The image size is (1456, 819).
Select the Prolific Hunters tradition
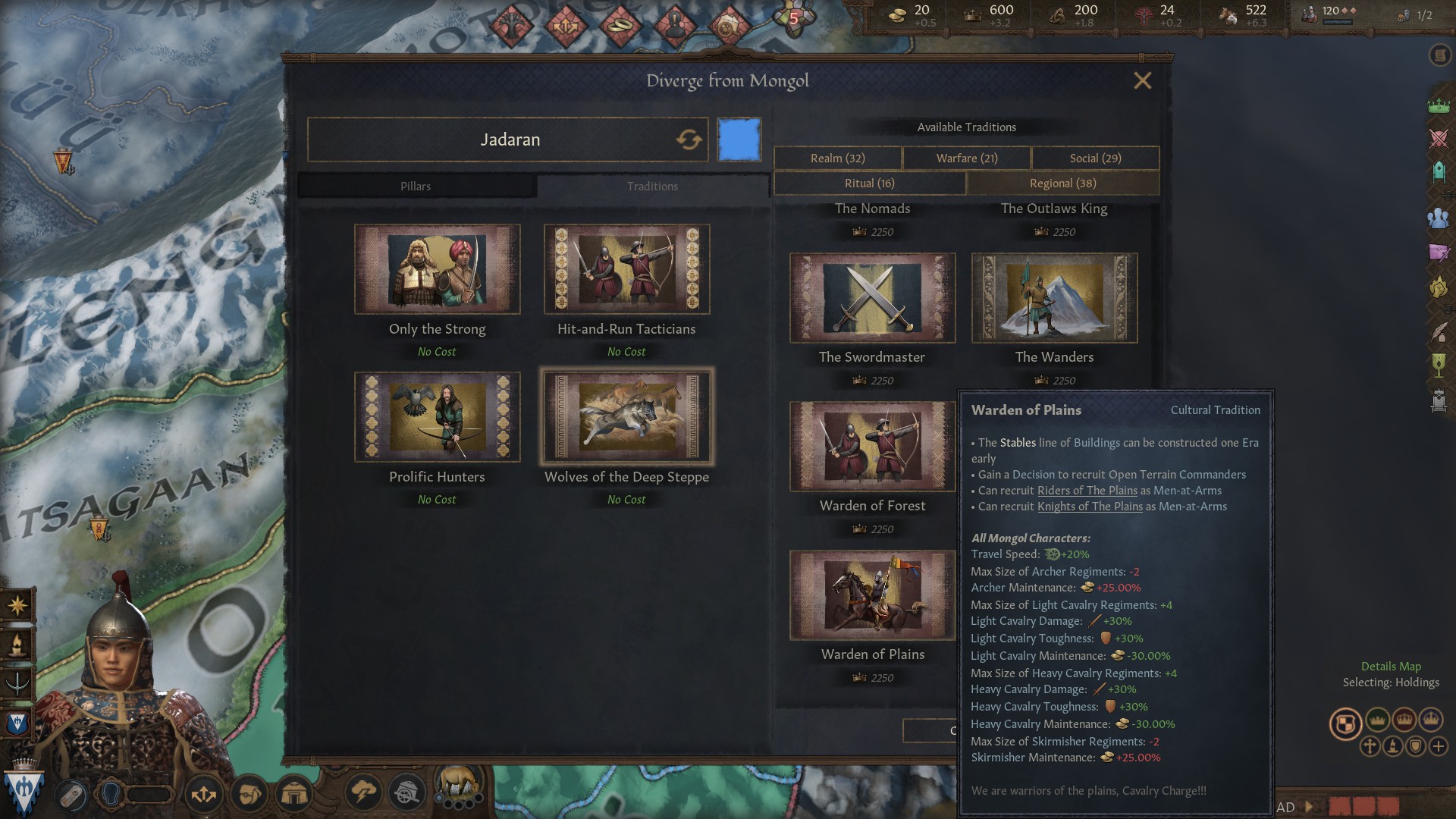coord(438,417)
